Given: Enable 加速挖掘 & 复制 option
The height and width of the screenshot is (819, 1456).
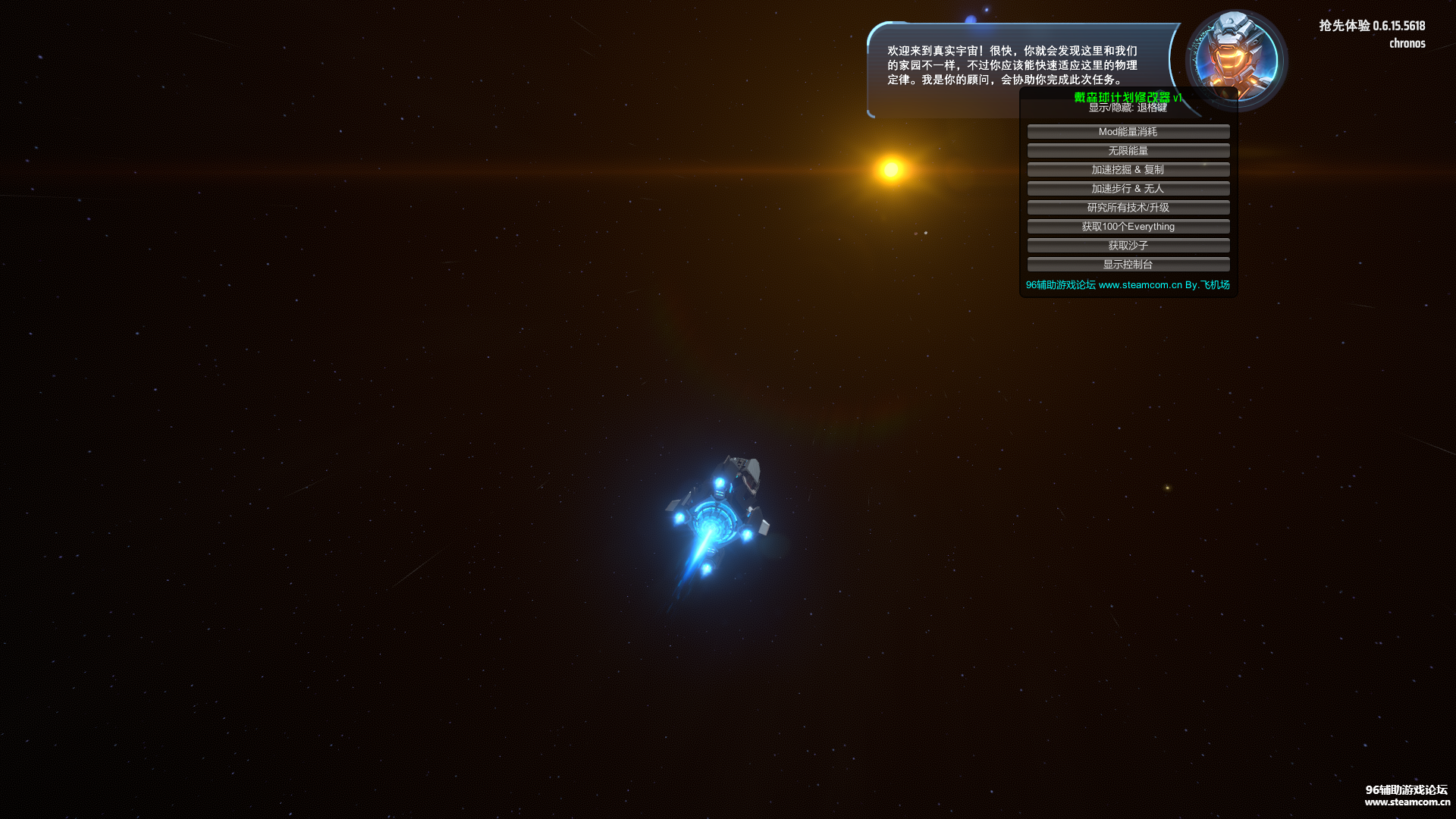Looking at the screenshot, I should point(1128,170).
